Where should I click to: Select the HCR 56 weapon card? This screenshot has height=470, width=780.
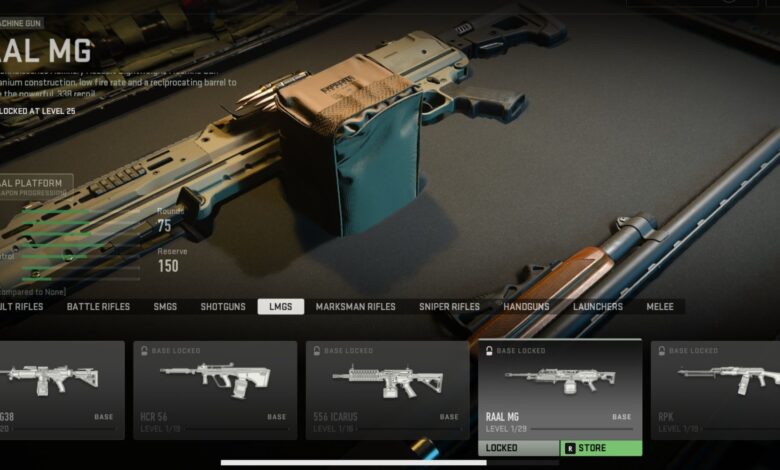tap(215, 390)
